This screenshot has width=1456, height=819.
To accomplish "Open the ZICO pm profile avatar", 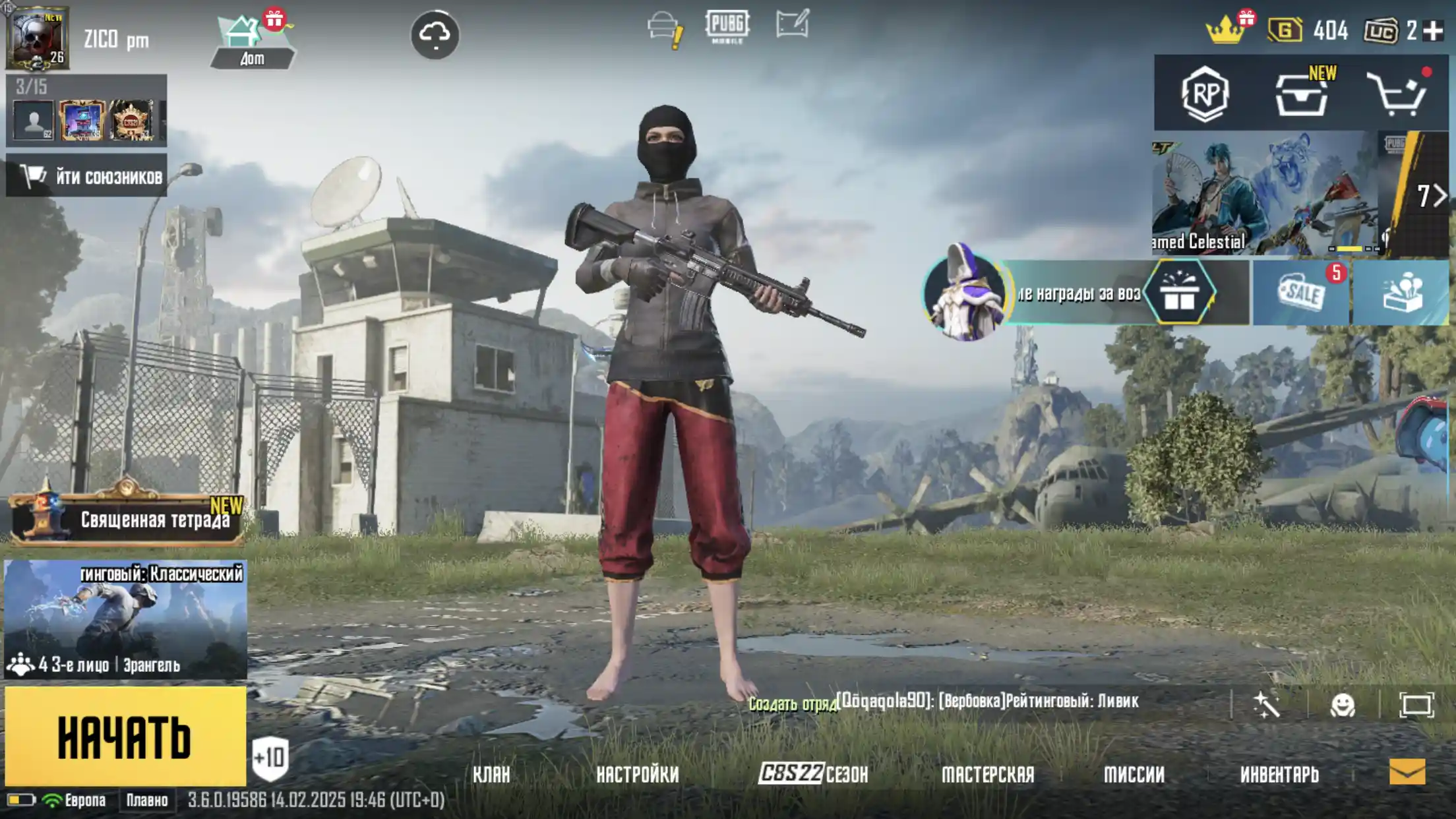I will coord(38,39).
